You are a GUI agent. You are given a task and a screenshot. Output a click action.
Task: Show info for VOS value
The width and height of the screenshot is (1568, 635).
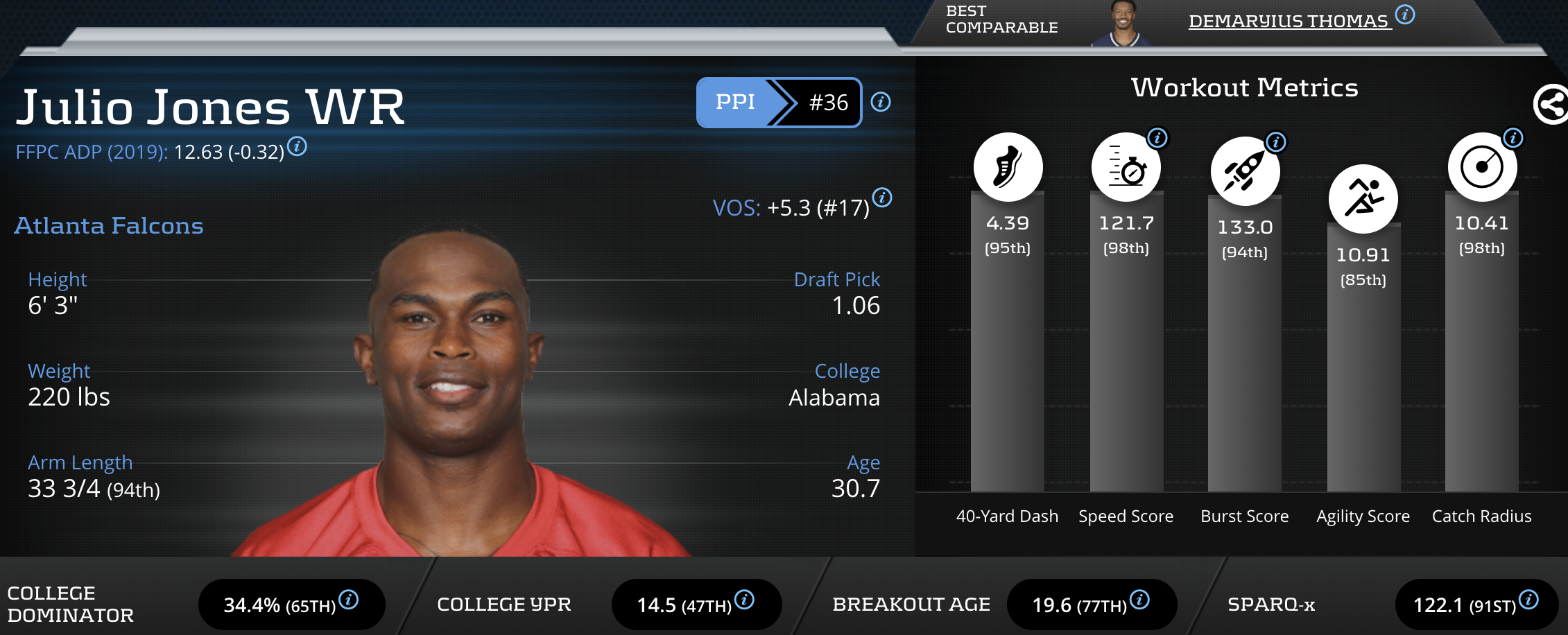click(x=882, y=198)
